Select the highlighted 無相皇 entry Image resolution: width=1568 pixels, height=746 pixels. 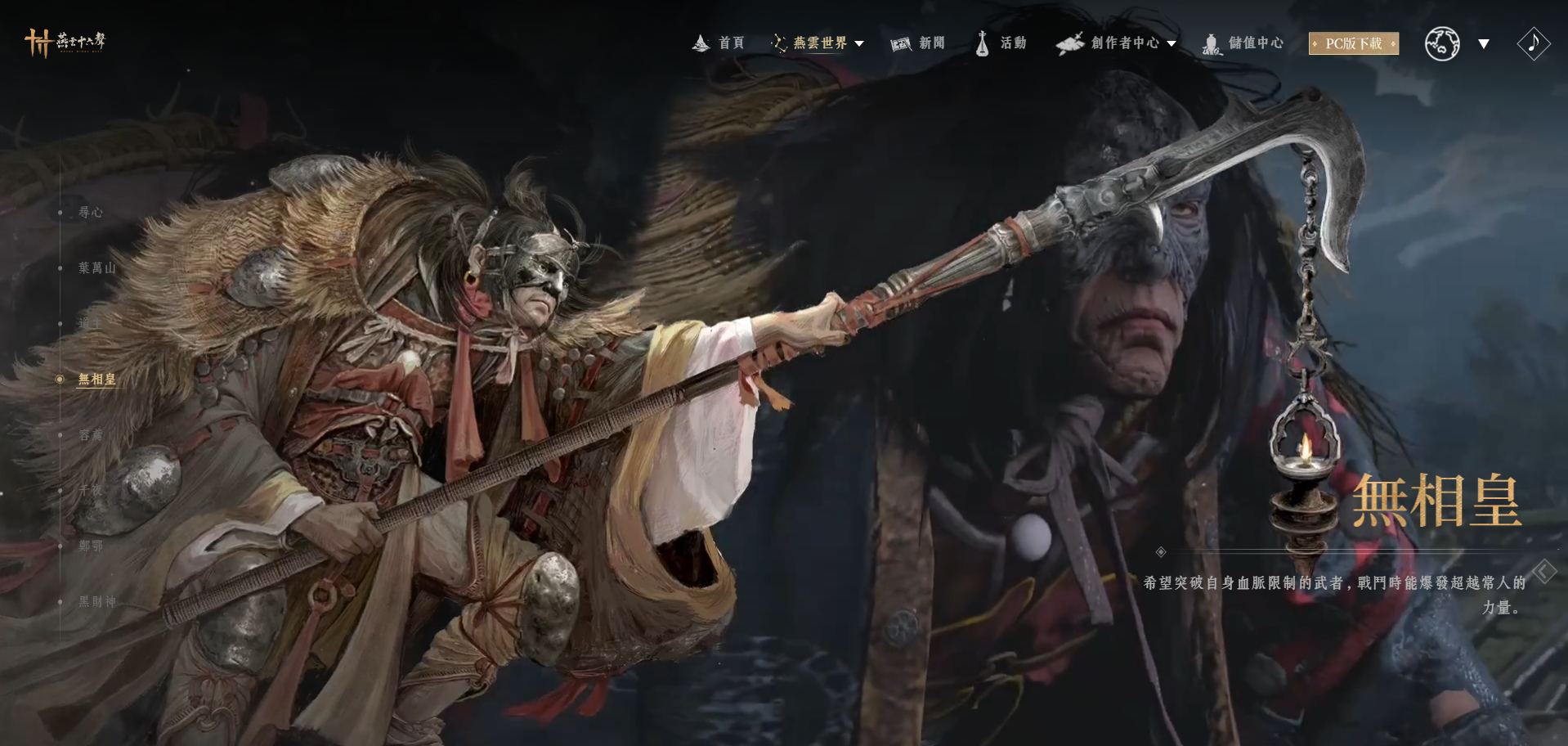96,380
